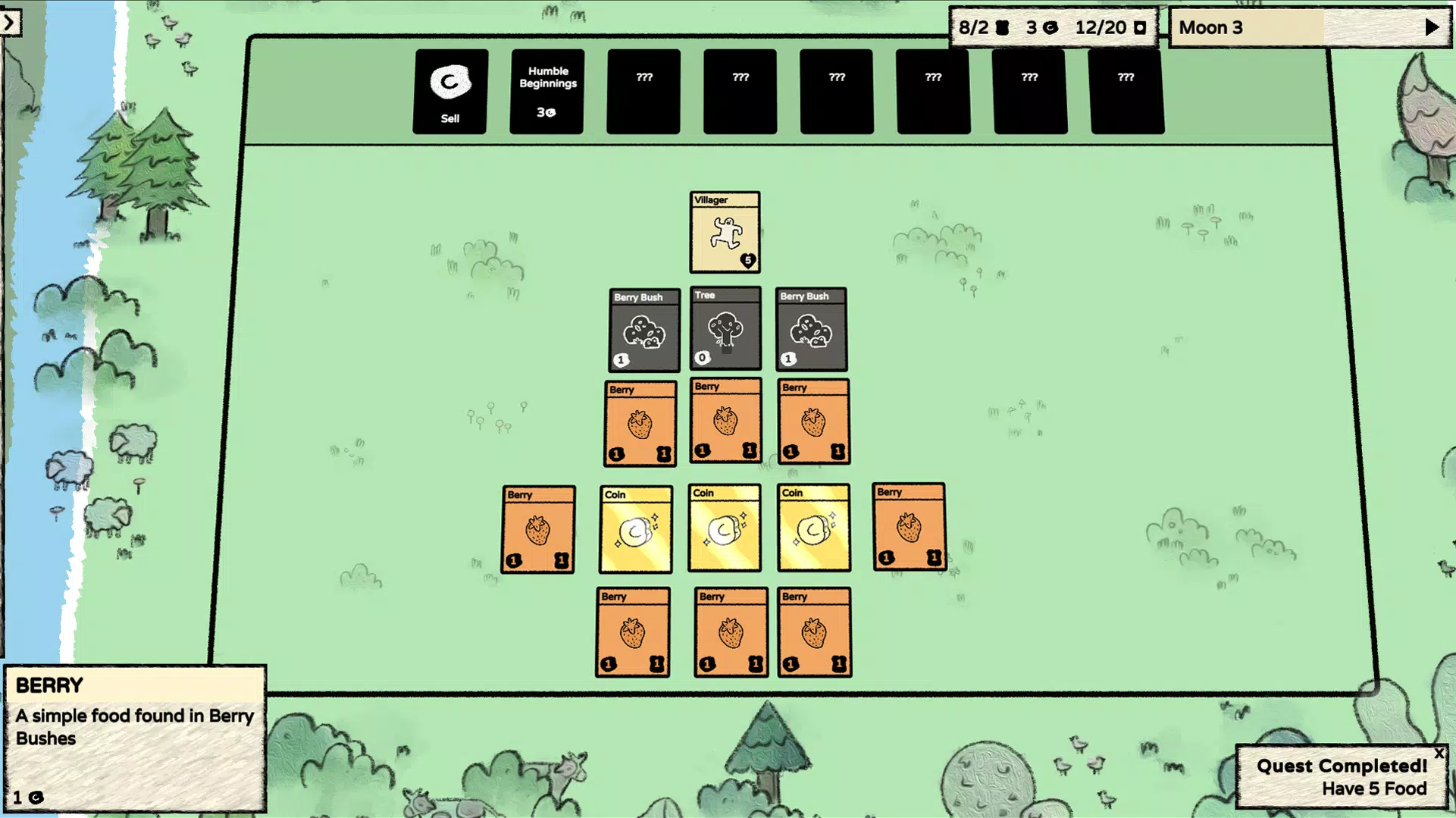
Task: Expand the left side panel arrow
Action: (x=9, y=22)
